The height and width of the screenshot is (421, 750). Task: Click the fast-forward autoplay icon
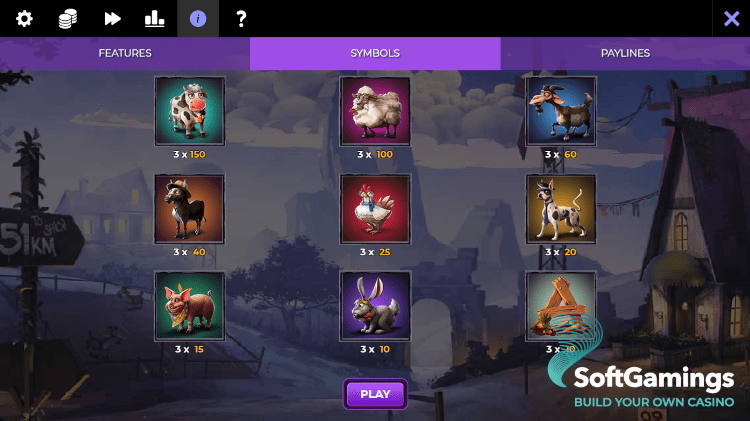click(x=112, y=18)
